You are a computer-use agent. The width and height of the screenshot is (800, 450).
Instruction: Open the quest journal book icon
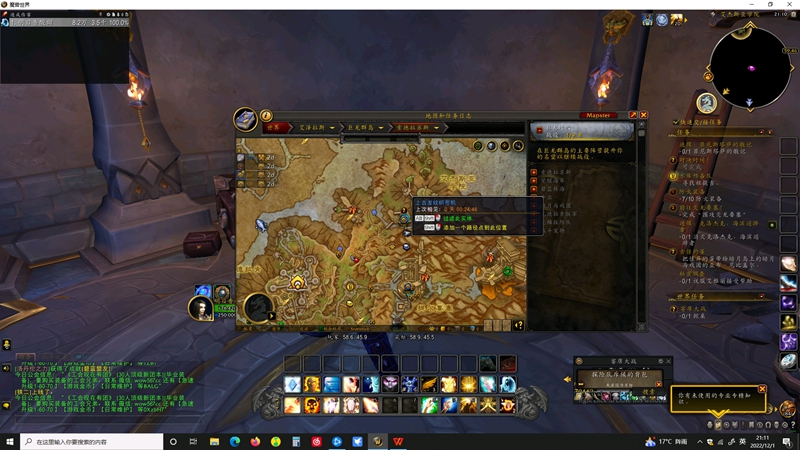coord(246,120)
